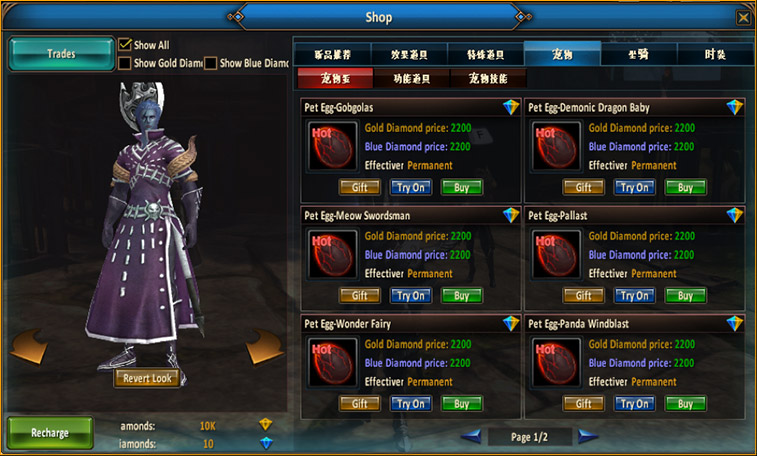Close the Shop window
Viewport: 757px width, 456px height.
point(743,17)
